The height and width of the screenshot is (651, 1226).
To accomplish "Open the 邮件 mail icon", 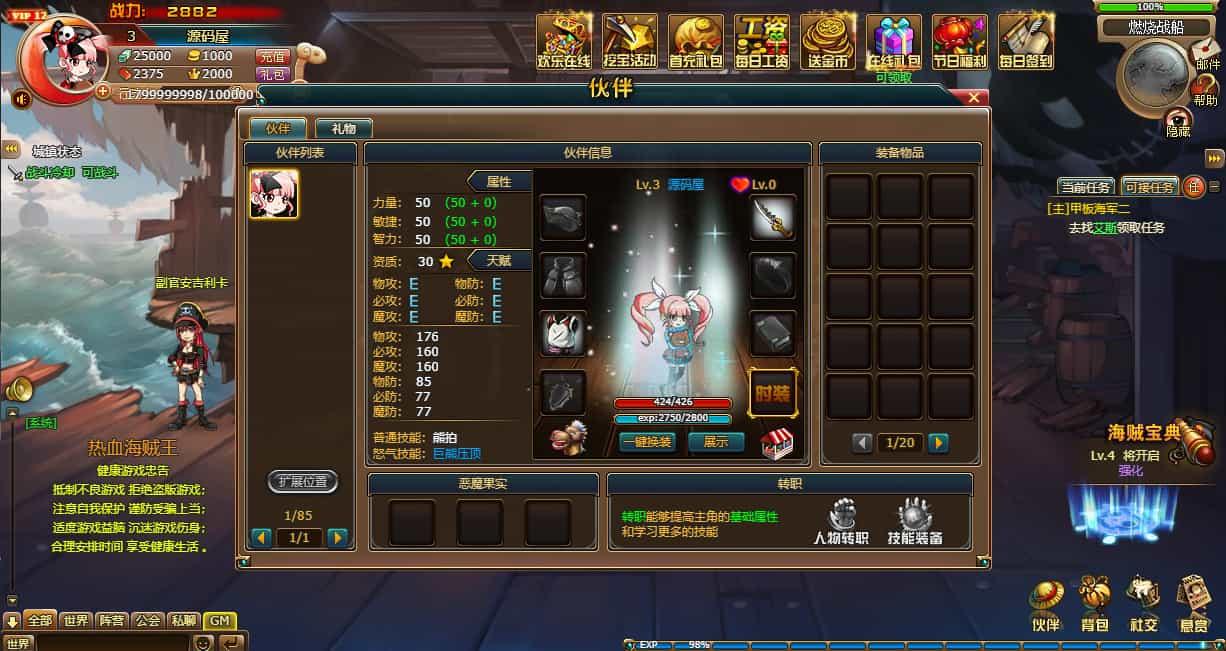I will 1208,54.
